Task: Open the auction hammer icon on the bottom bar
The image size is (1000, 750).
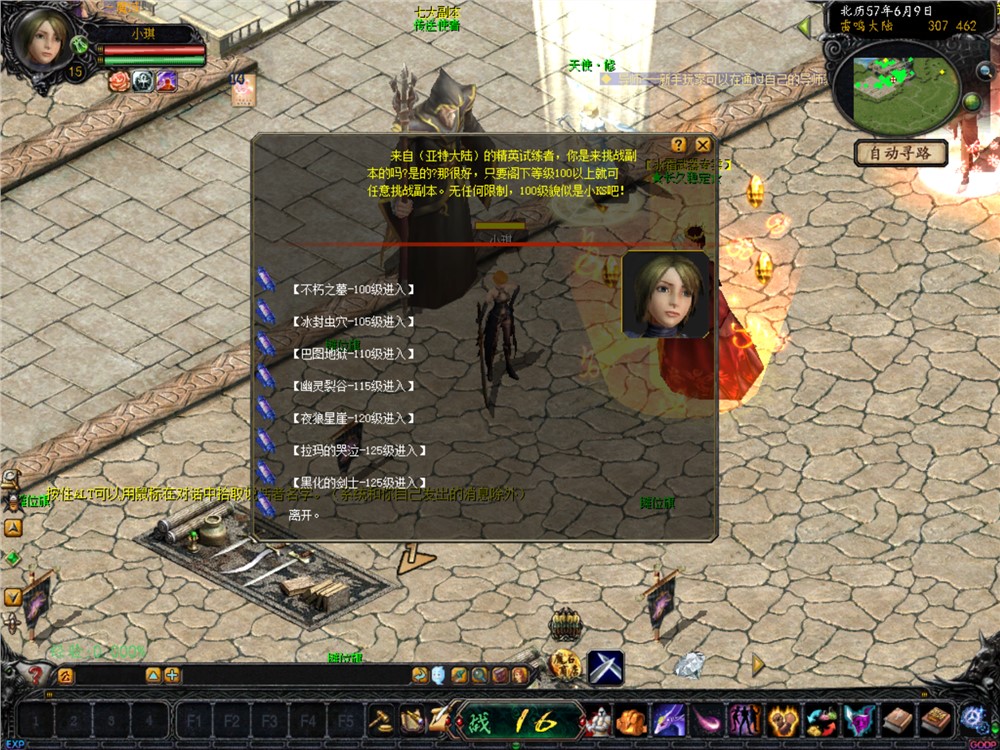Action: pyautogui.click(x=381, y=719)
